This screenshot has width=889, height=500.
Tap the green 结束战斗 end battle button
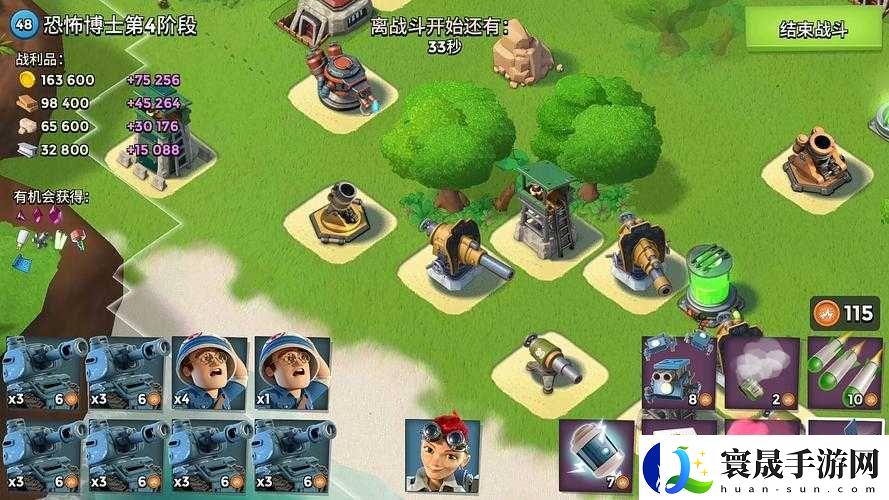[x=813, y=29]
